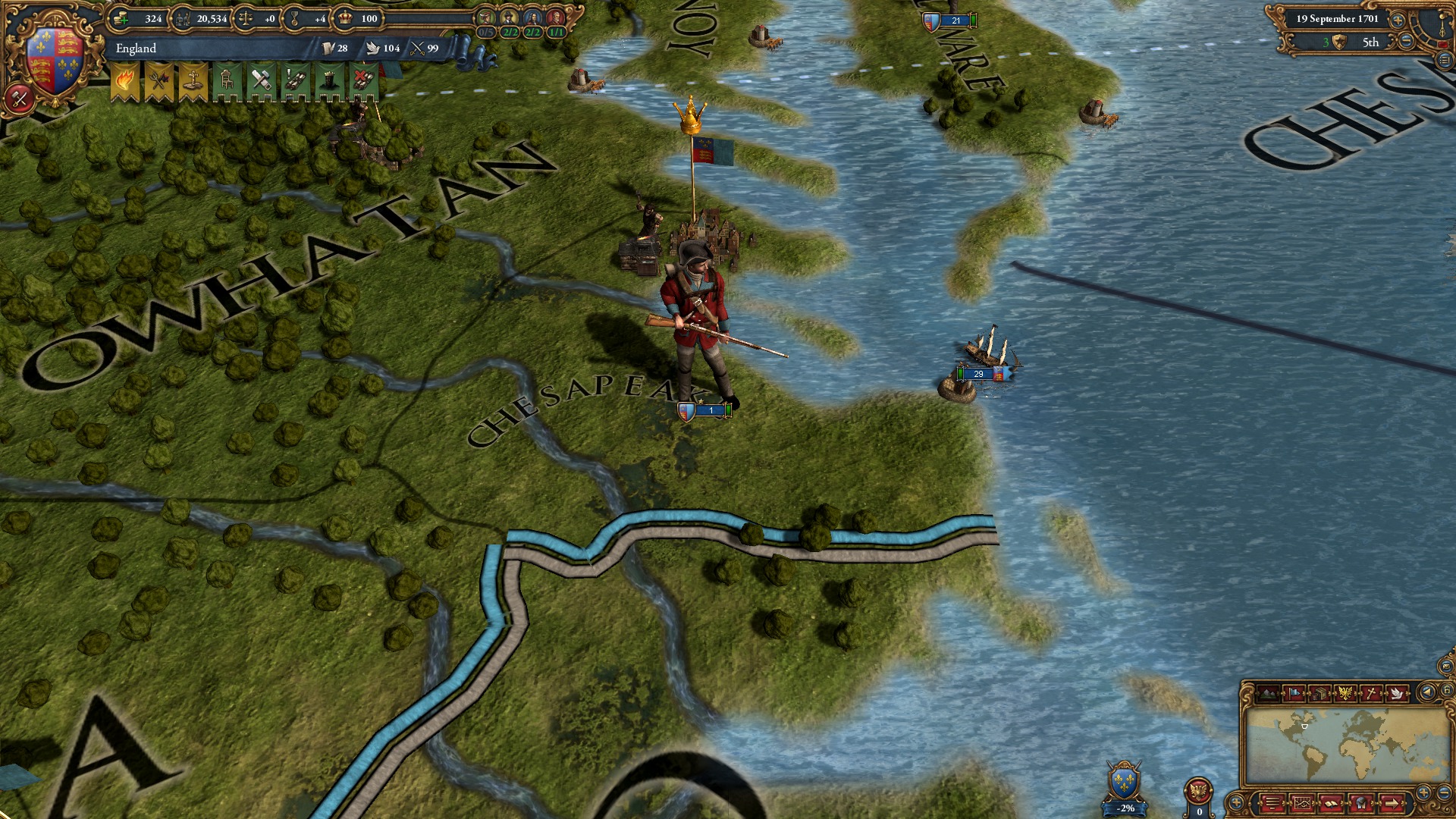Select the terrain mapmode icon
This screenshot has height=819, width=1456.
point(1268,693)
